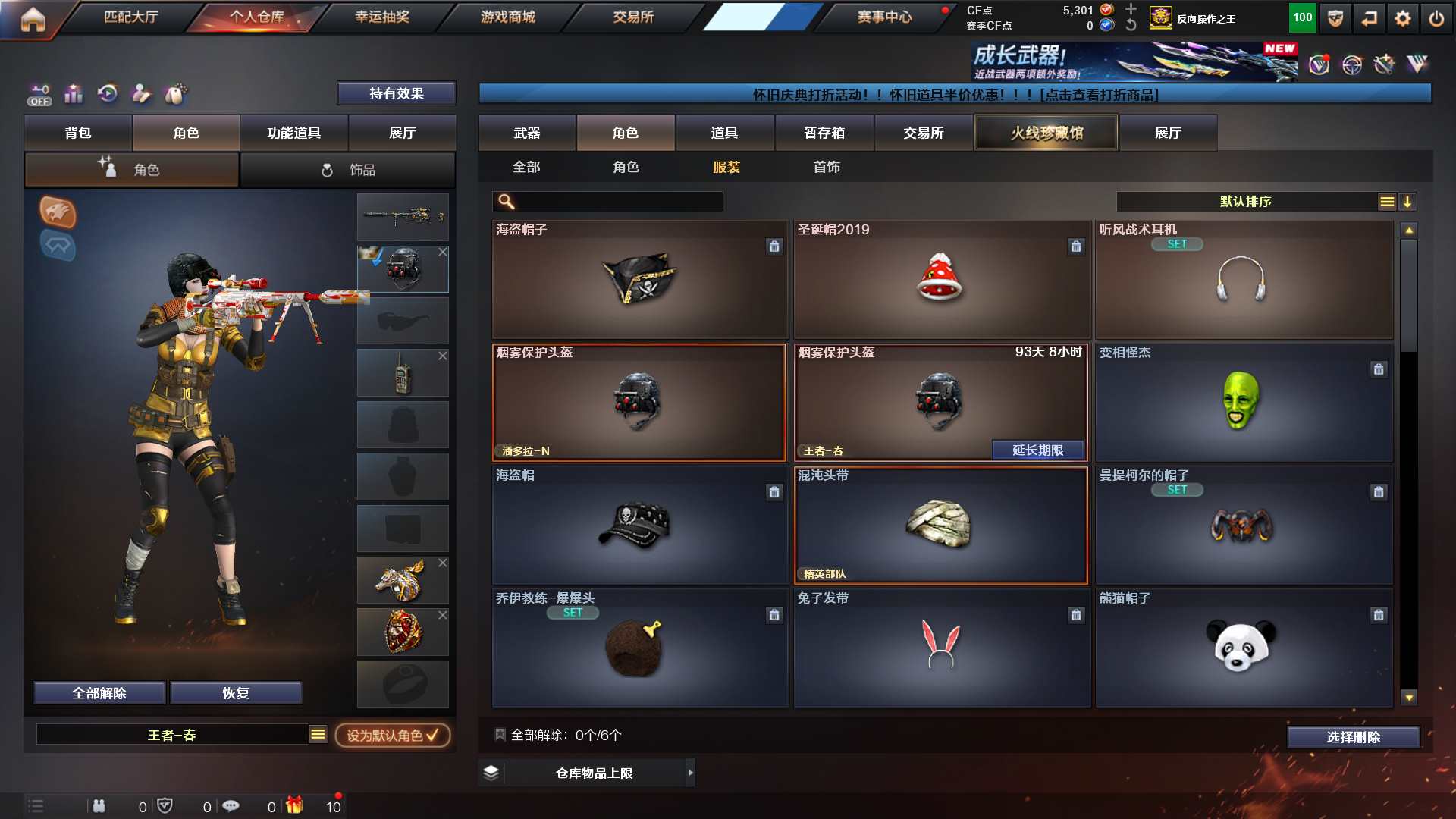
Task: Open the 匹配大厅 lobby menu
Action: click(x=130, y=17)
